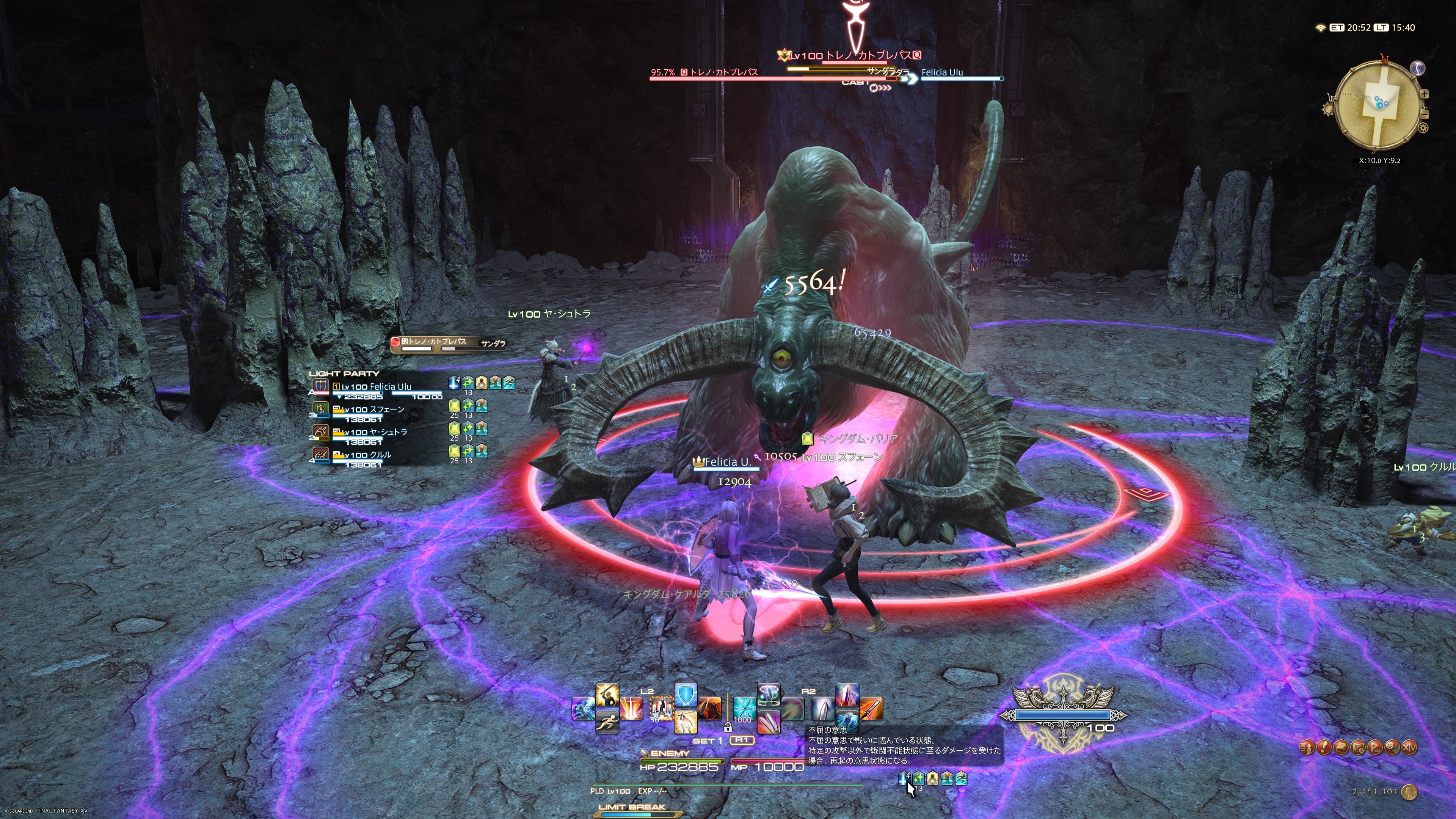This screenshot has height=819, width=1456.
Task: Activate the blue shield ability on the hotbar
Action: pos(686,696)
